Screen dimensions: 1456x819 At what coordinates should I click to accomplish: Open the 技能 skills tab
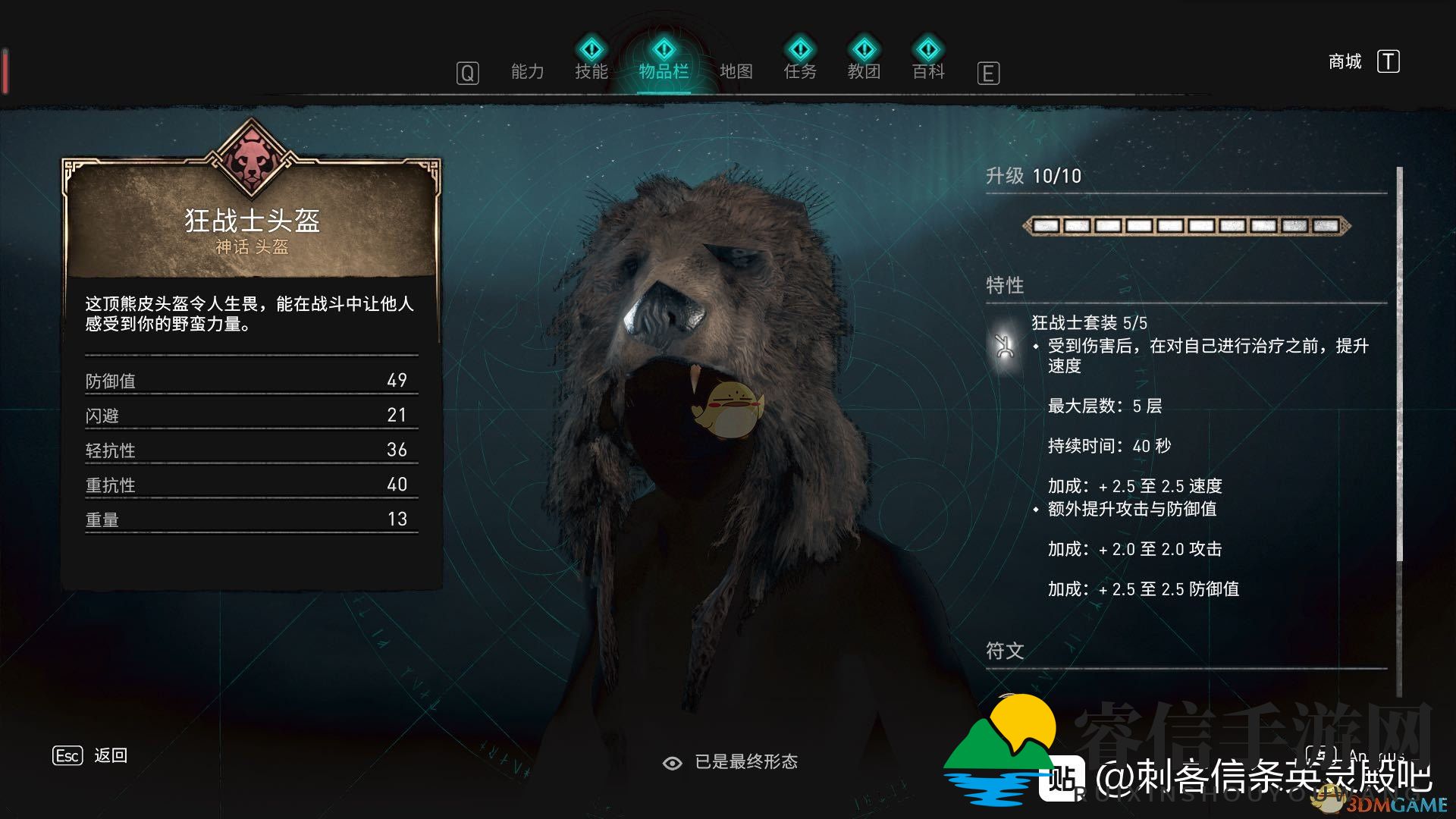click(x=591, y=71)
